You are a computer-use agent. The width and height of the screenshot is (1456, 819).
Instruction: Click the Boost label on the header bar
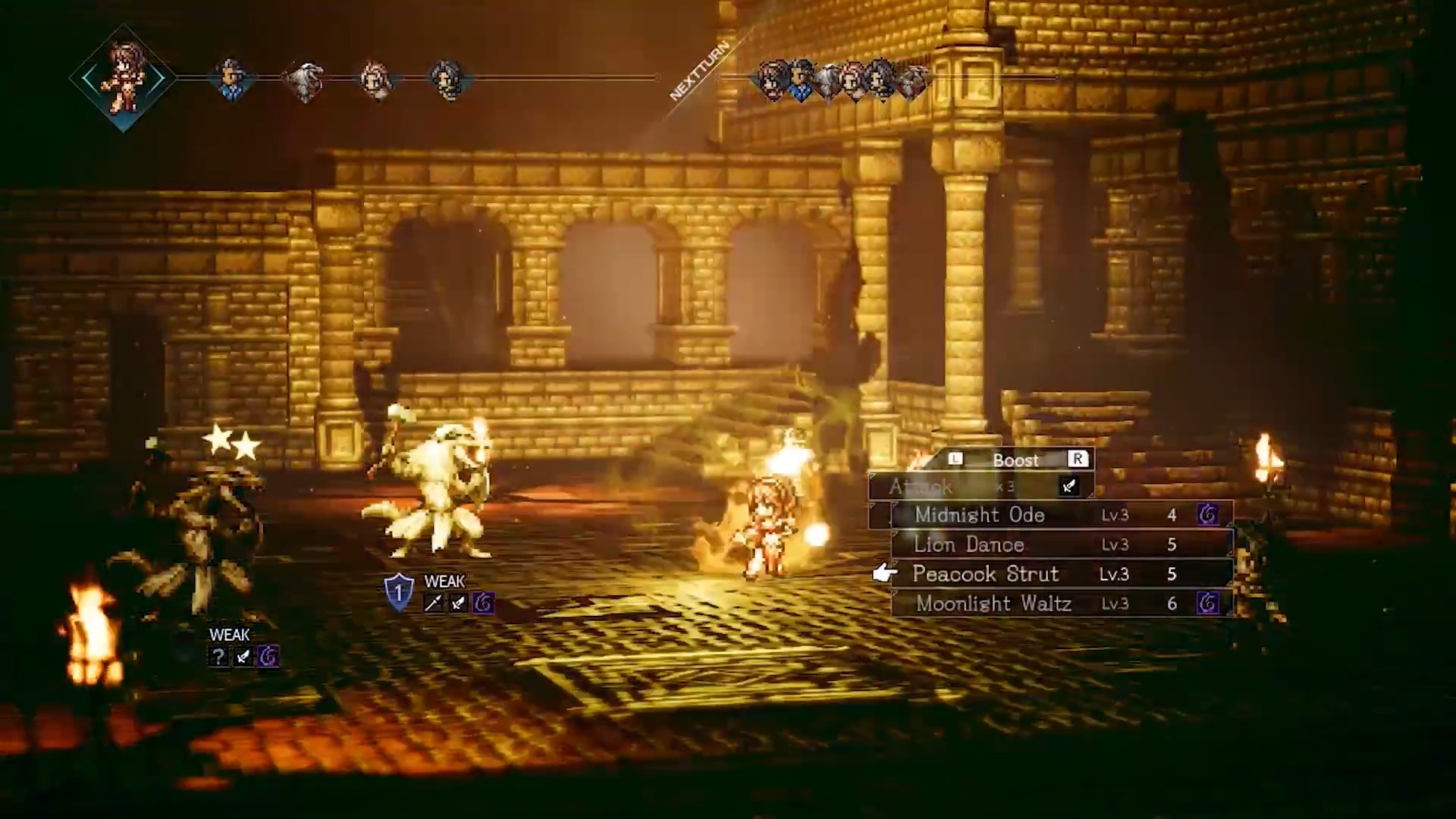point(1016,460)
